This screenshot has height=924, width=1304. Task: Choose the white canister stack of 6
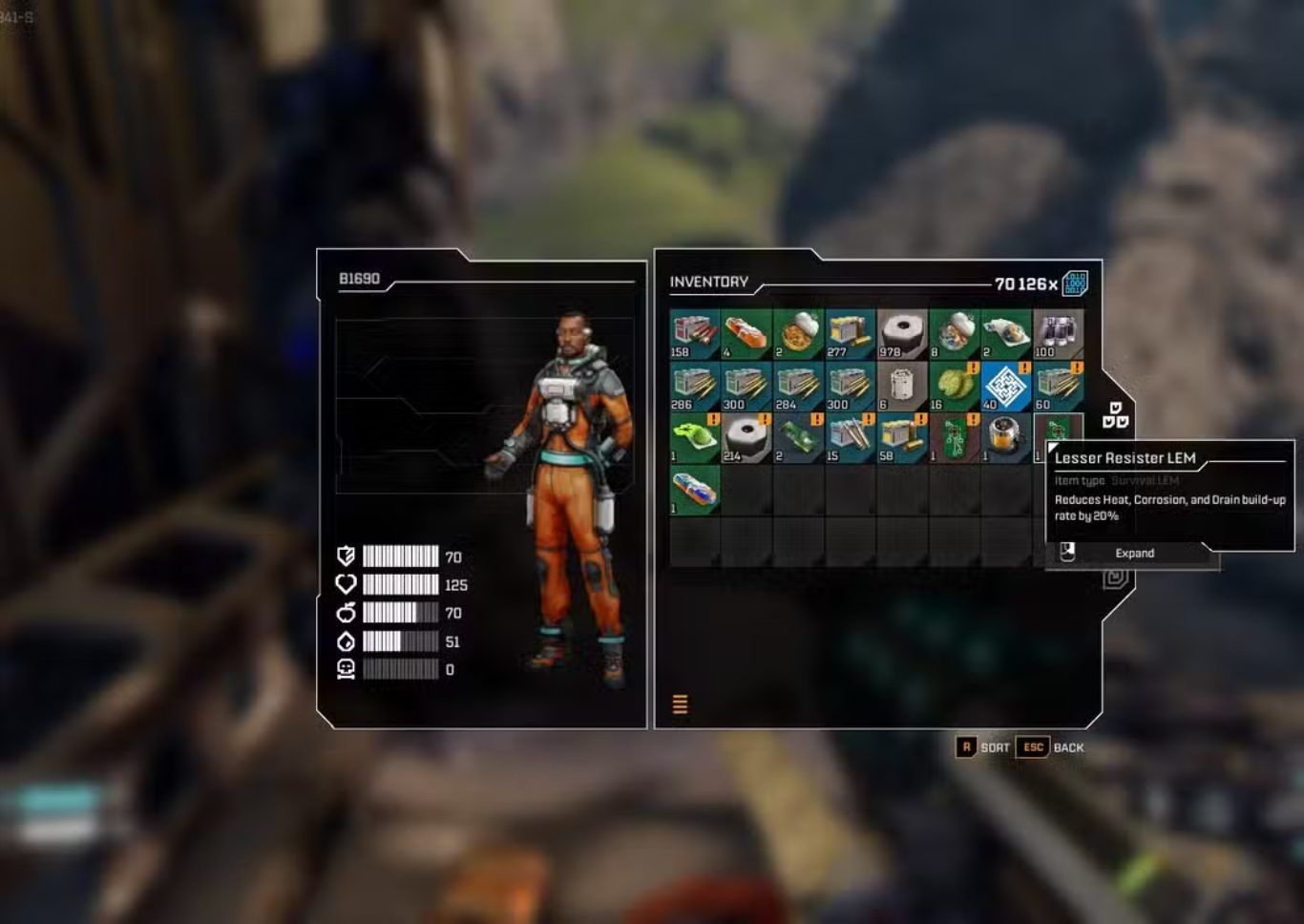coord(901,387)
